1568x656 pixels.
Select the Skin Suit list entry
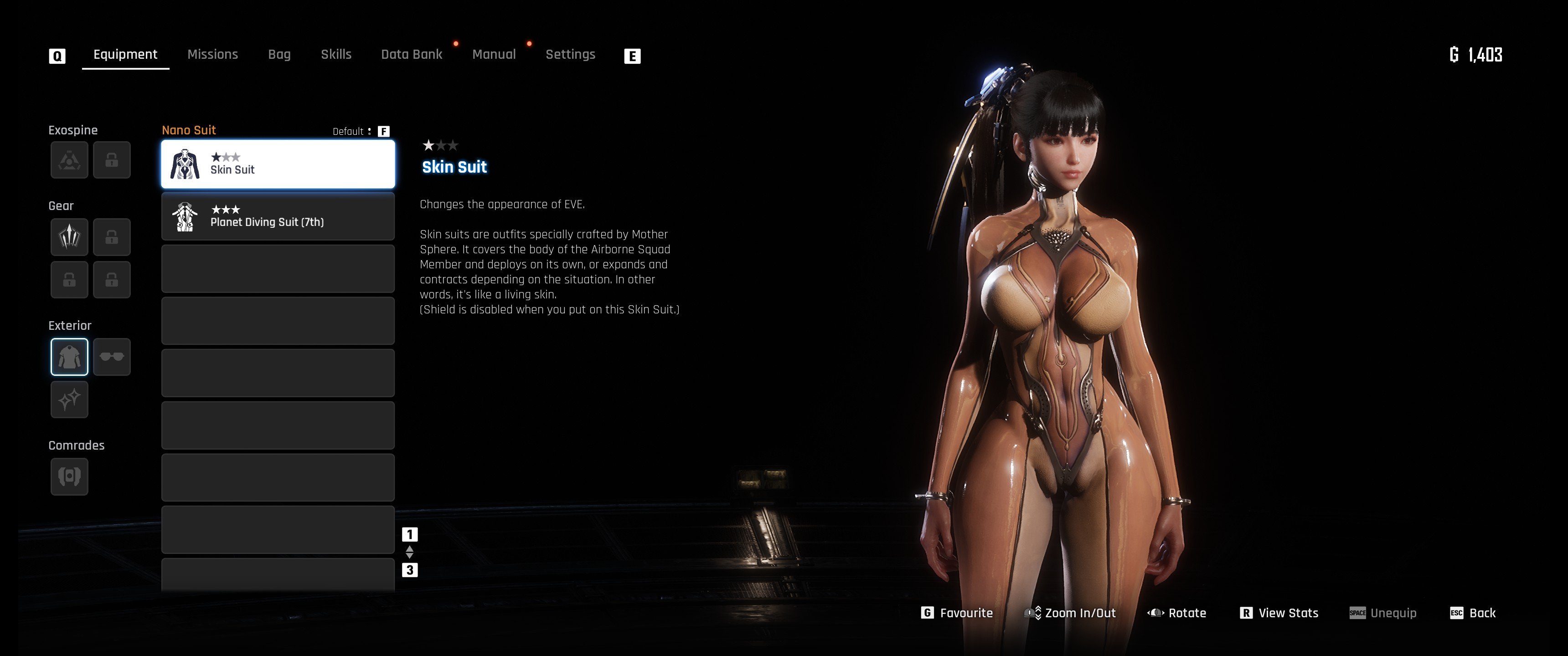pos(278,164)
